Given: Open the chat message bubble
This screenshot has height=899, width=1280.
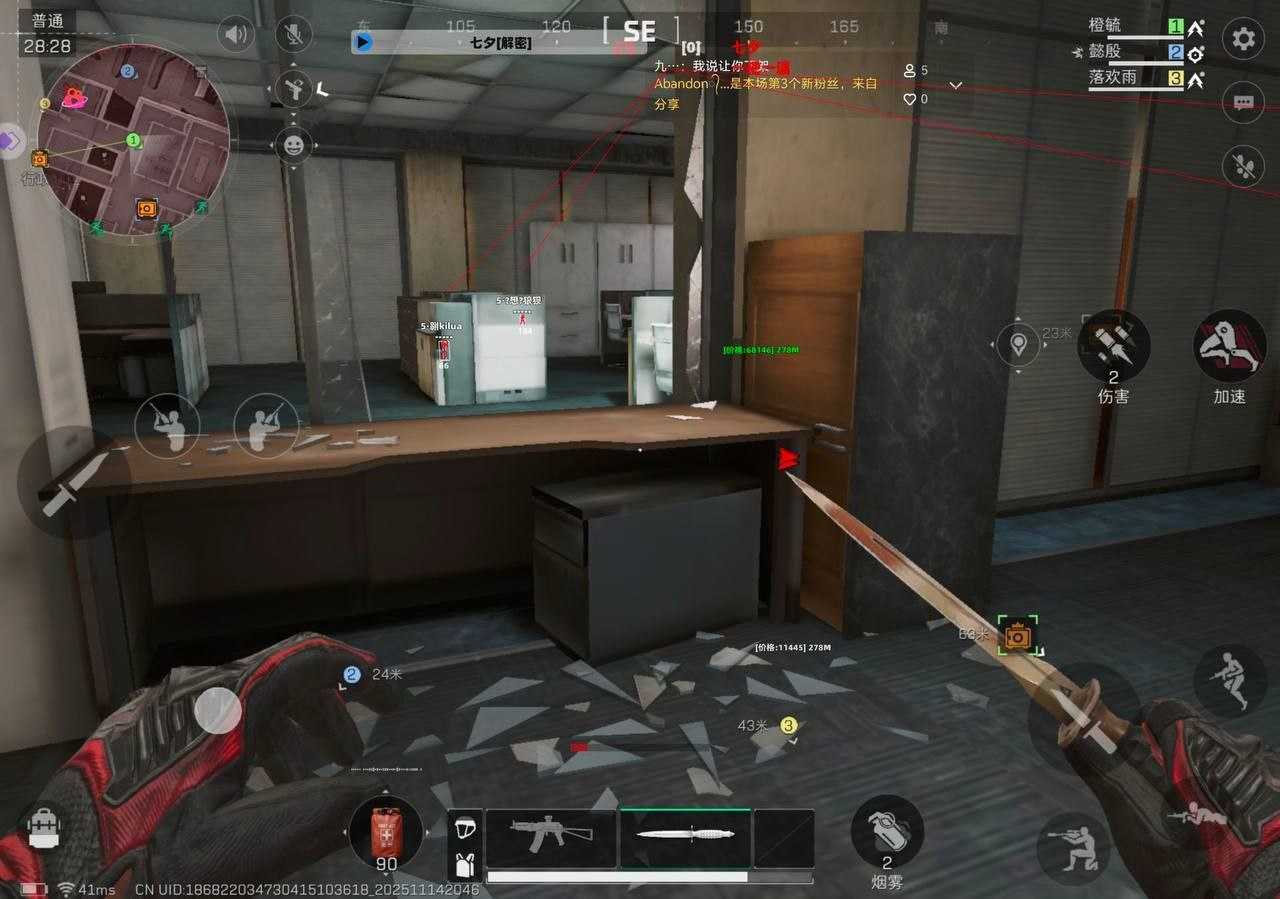Looking at the screenshot, I should (x=1243, y=102).
